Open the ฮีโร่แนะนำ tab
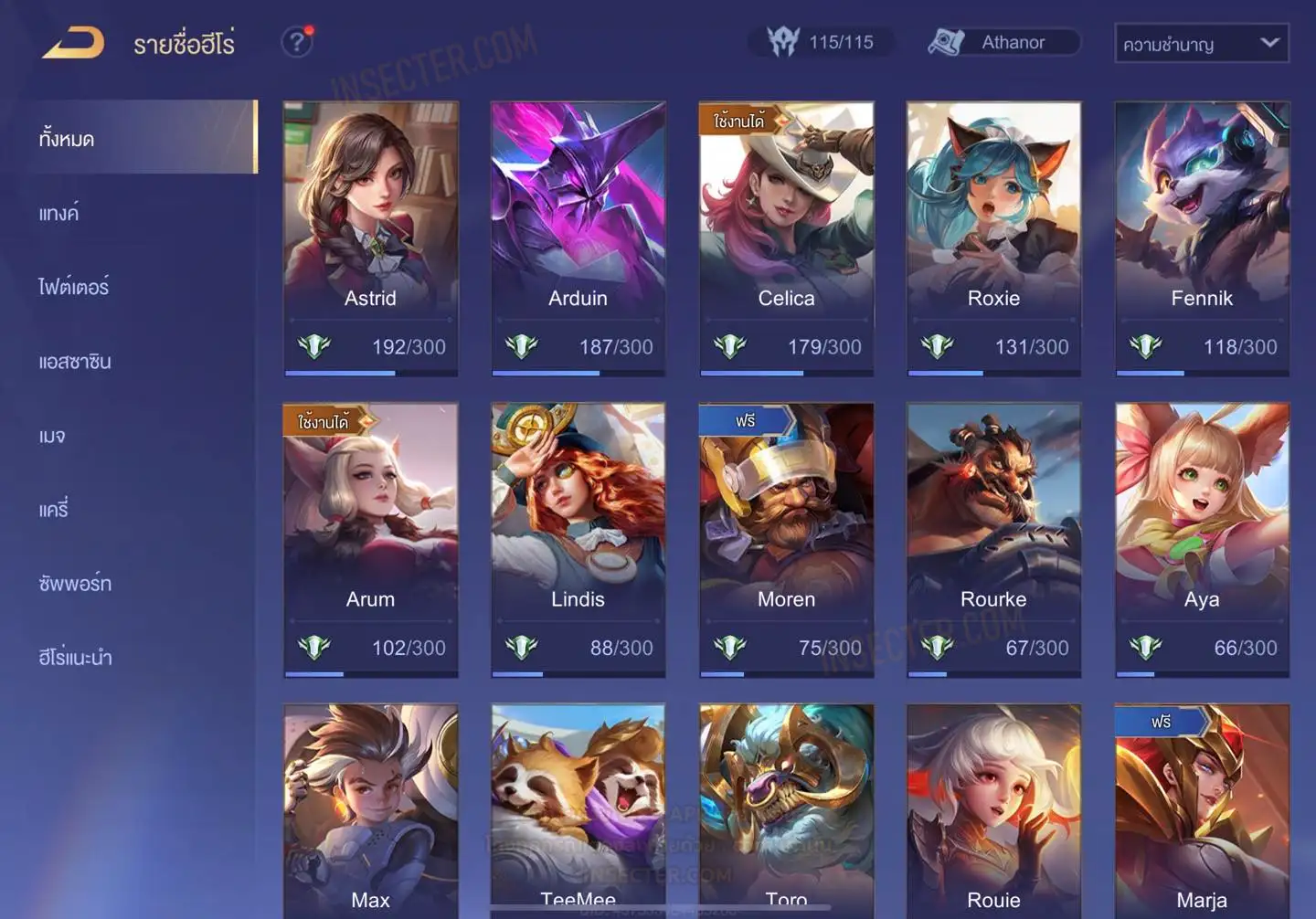This screenshot has width=1316, height=919. coord(75,657)
